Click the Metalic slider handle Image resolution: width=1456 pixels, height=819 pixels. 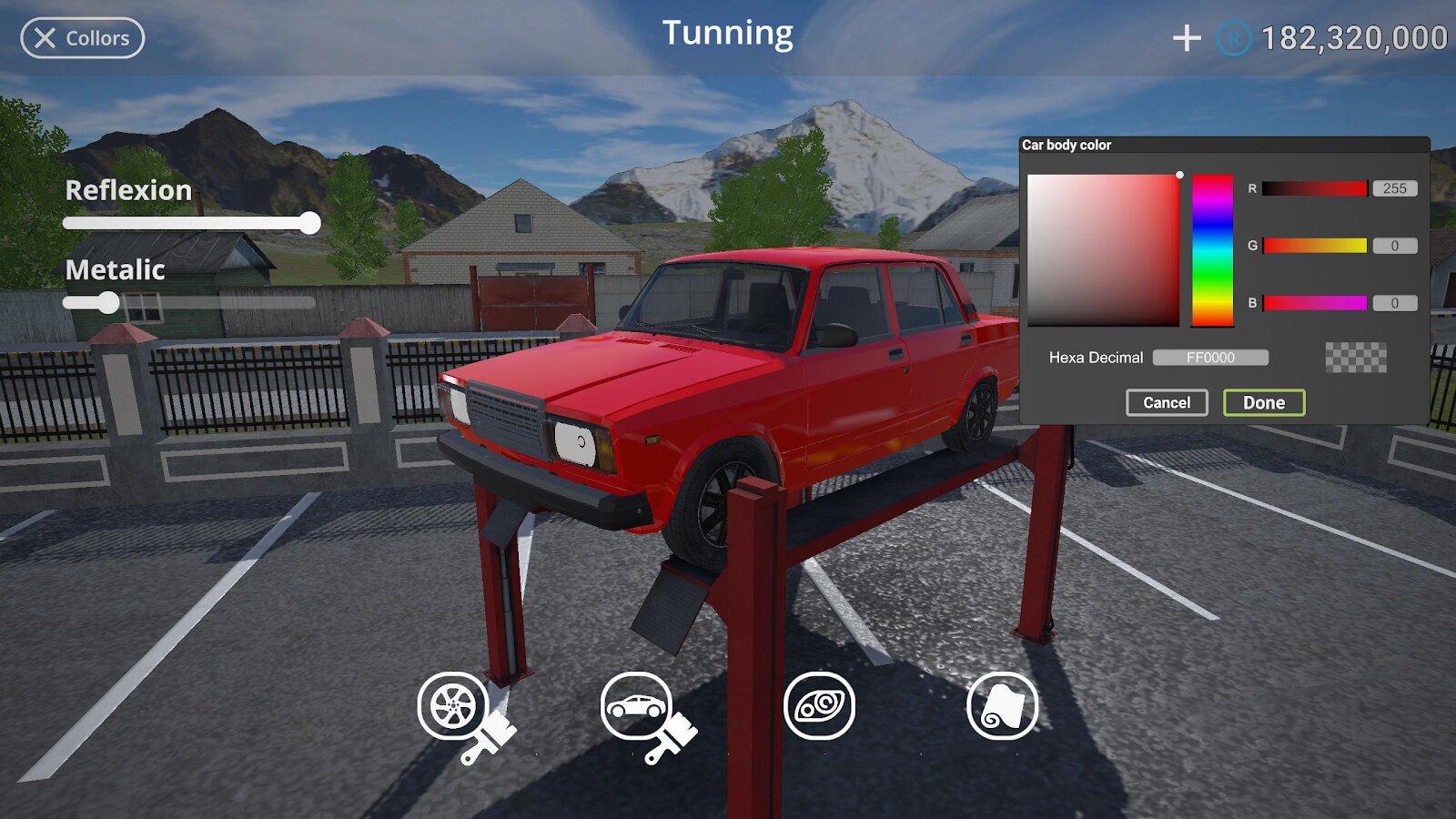click(x=108, y=302)
